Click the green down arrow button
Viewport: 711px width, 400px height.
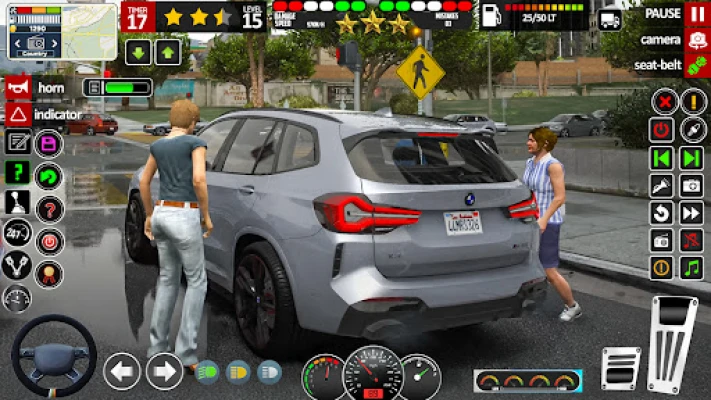[138, 52]
